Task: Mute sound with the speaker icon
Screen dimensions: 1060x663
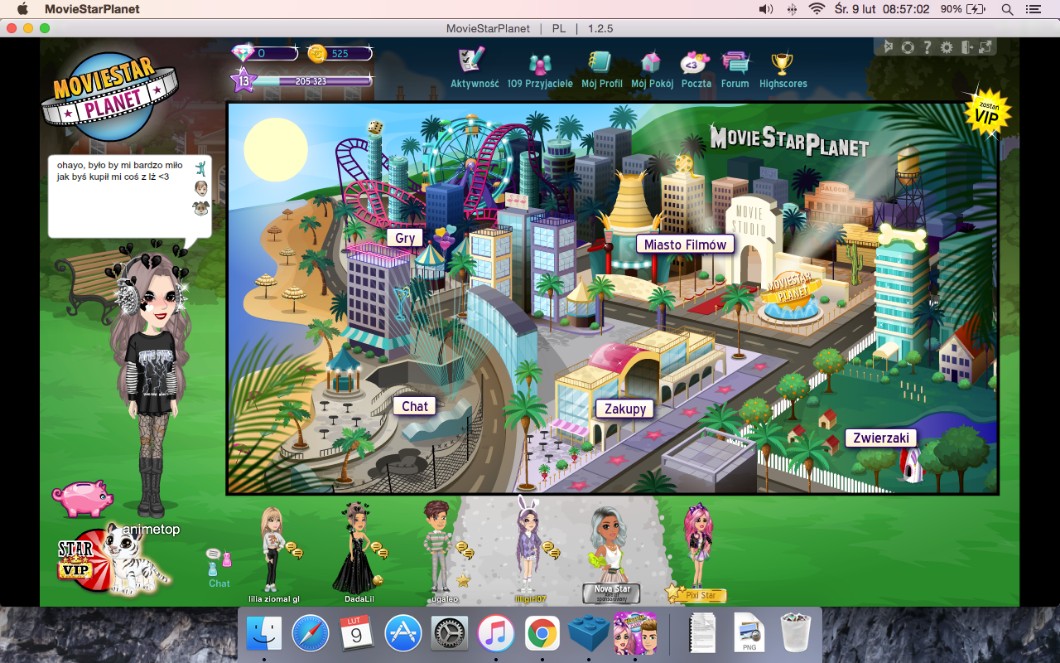Action: click(x=887, y=47)
